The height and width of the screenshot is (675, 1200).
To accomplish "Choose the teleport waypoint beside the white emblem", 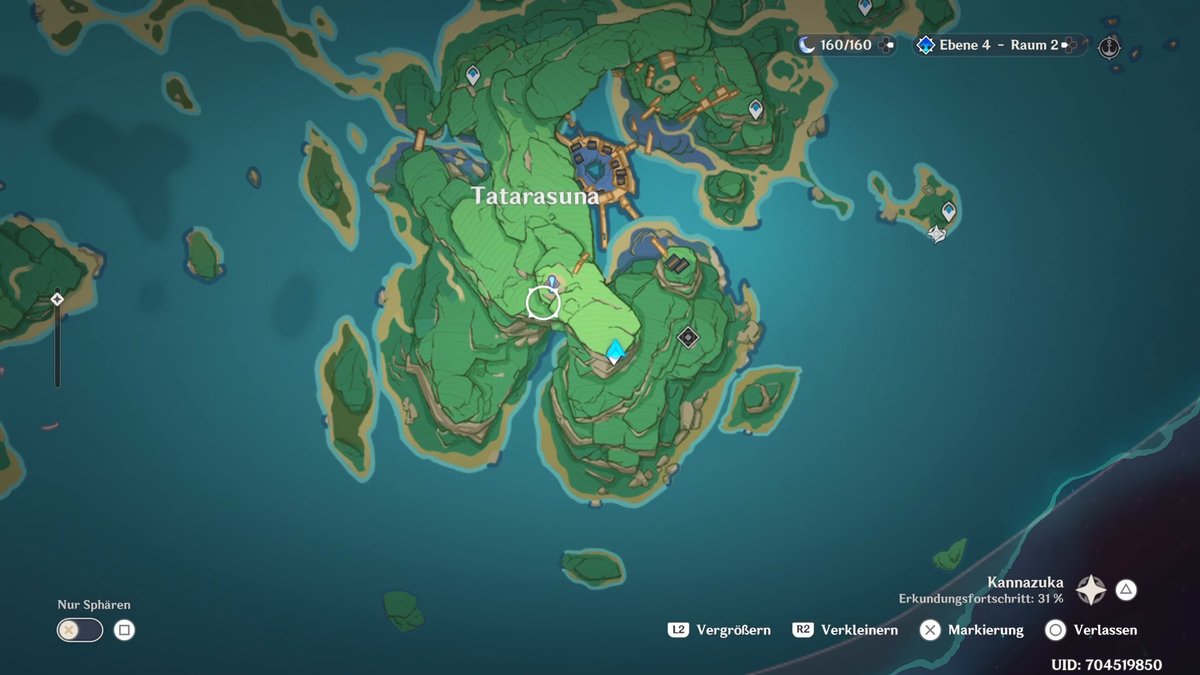I will 949,211.
